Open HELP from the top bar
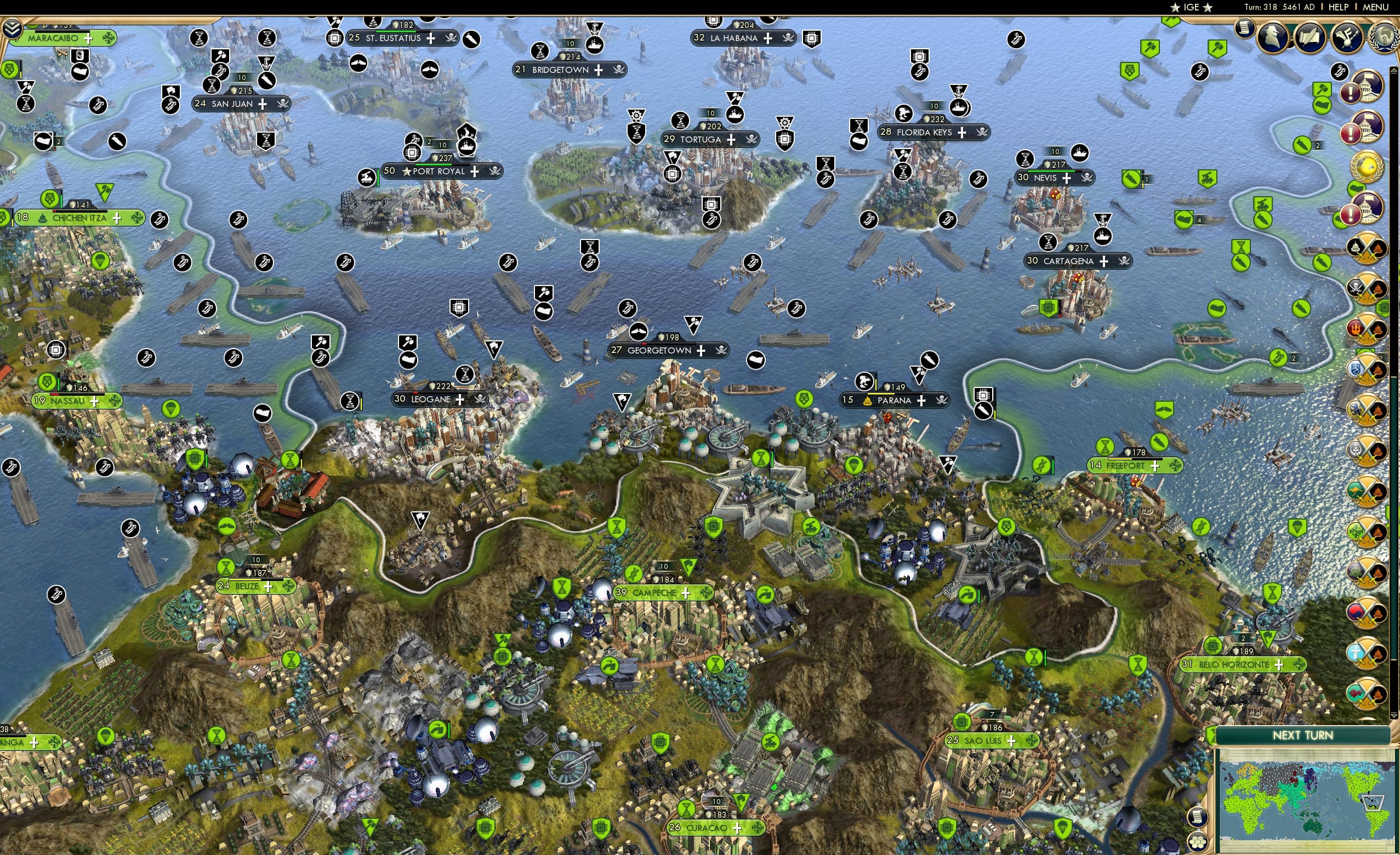The height and width of the screenshot is (855, 1400). [1339, 7]
